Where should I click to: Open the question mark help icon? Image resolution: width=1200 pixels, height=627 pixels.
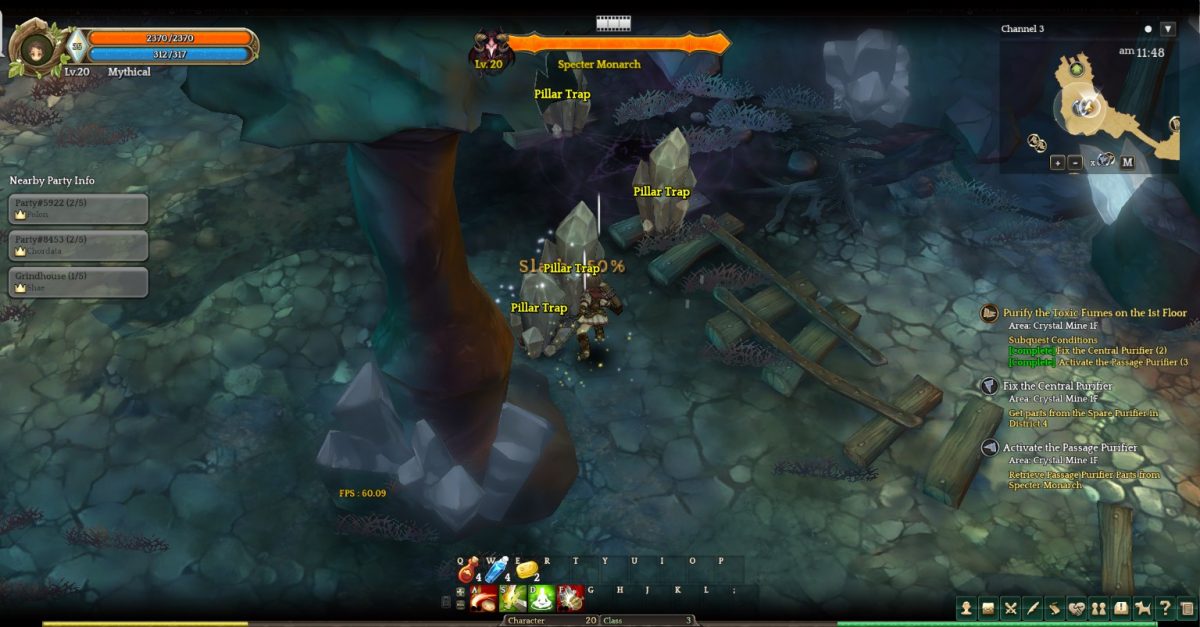1165,607
